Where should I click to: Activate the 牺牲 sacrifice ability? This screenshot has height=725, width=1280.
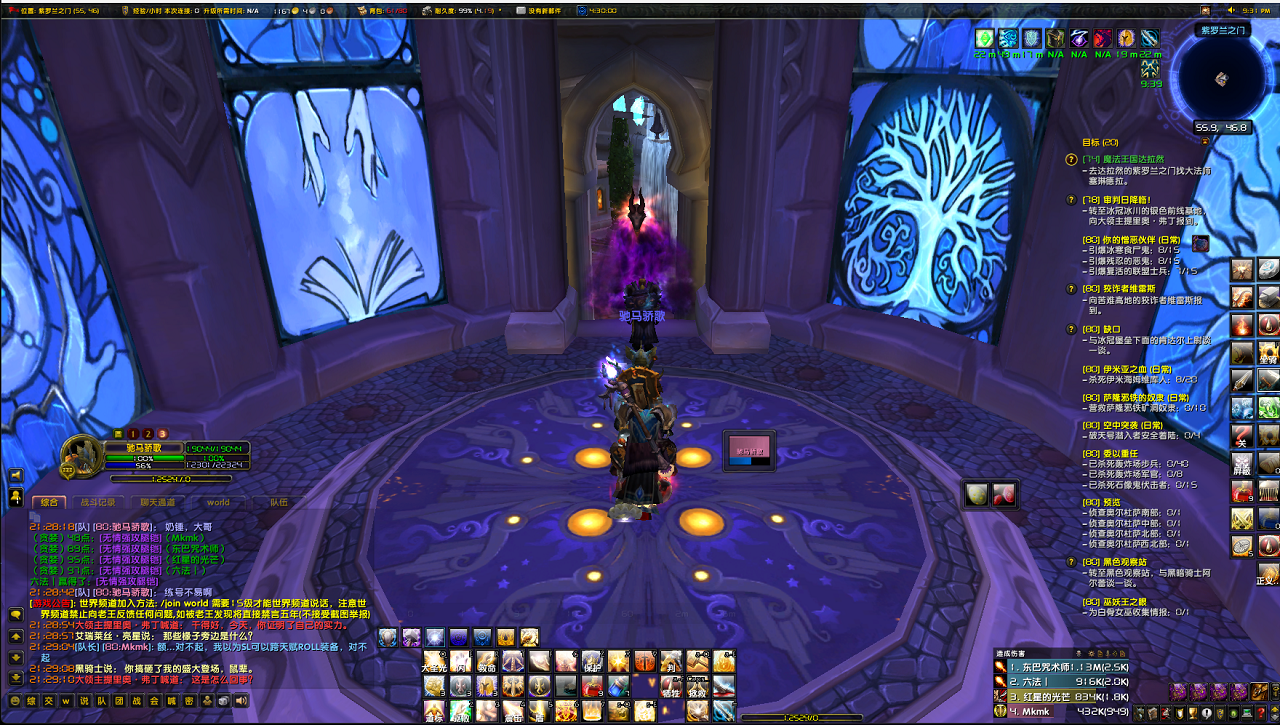(x=670, y=687)
